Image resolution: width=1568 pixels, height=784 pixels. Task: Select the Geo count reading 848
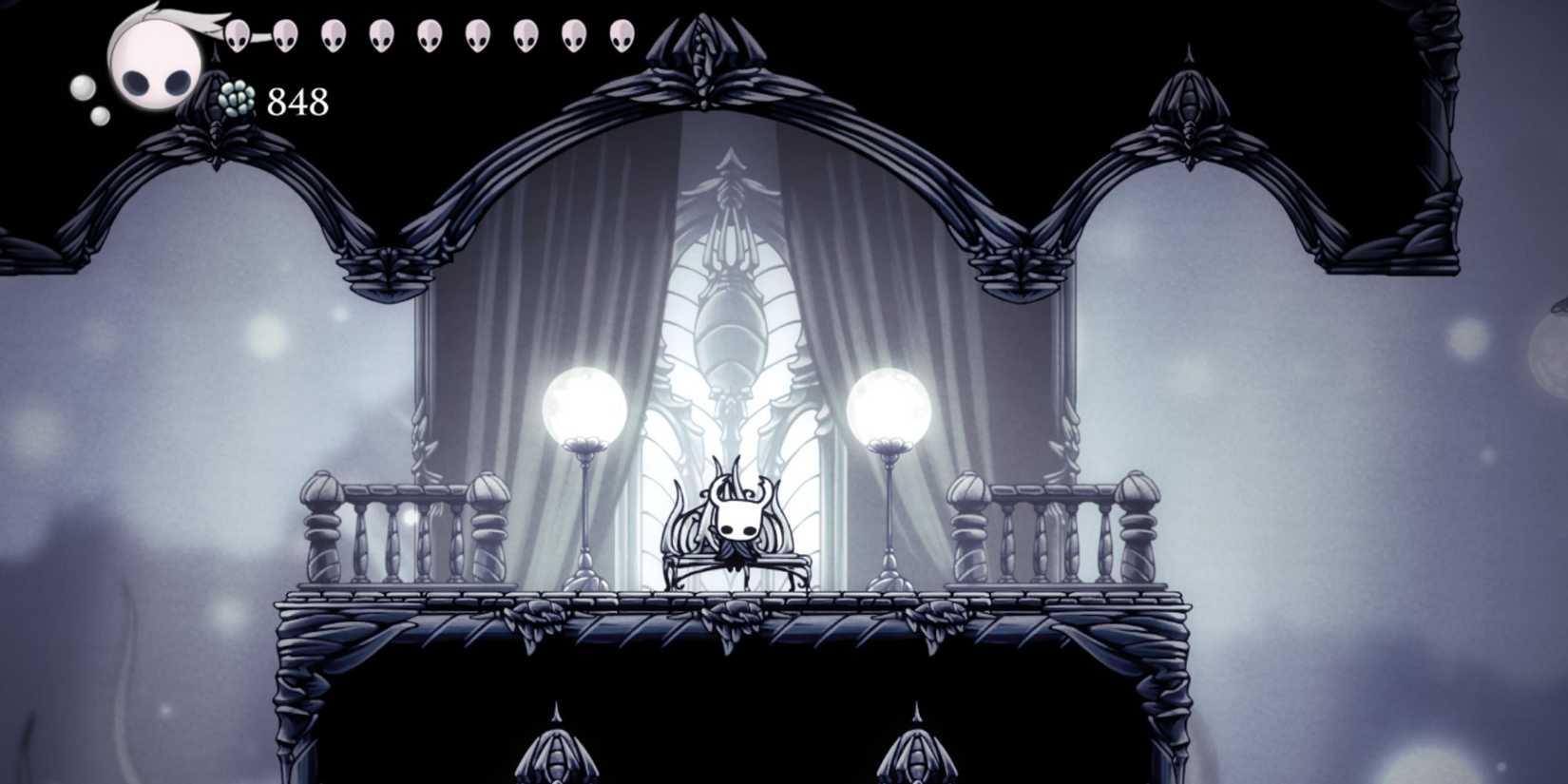296,98
